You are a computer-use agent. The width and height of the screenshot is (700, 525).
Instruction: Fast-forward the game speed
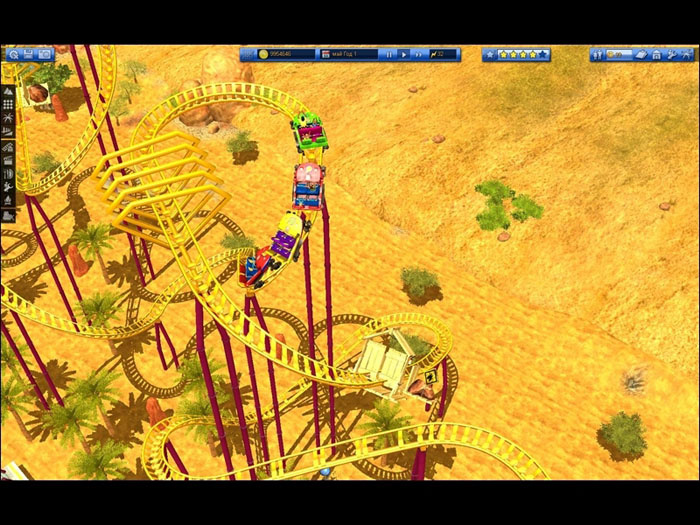tap(418, 54)
